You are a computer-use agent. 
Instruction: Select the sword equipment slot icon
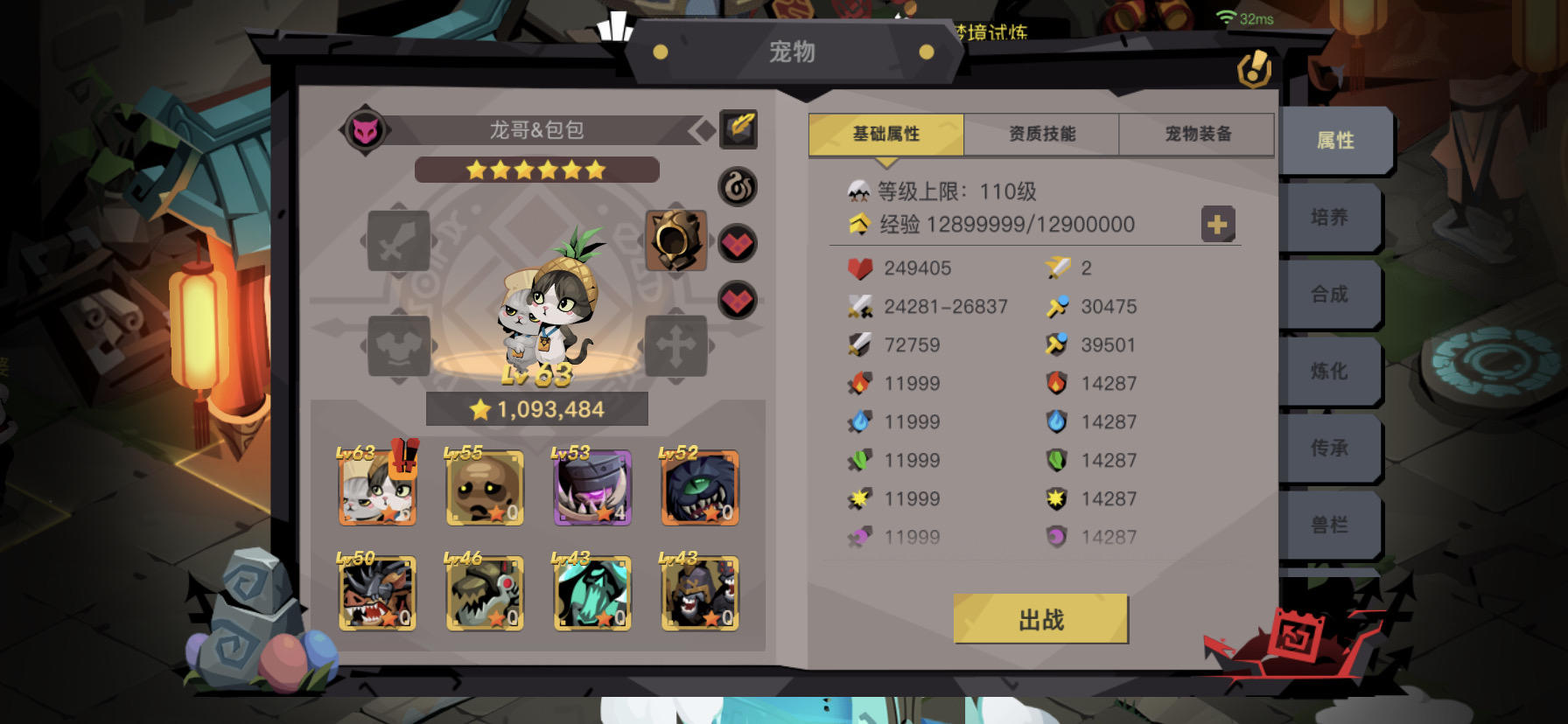tap(399, 242)
